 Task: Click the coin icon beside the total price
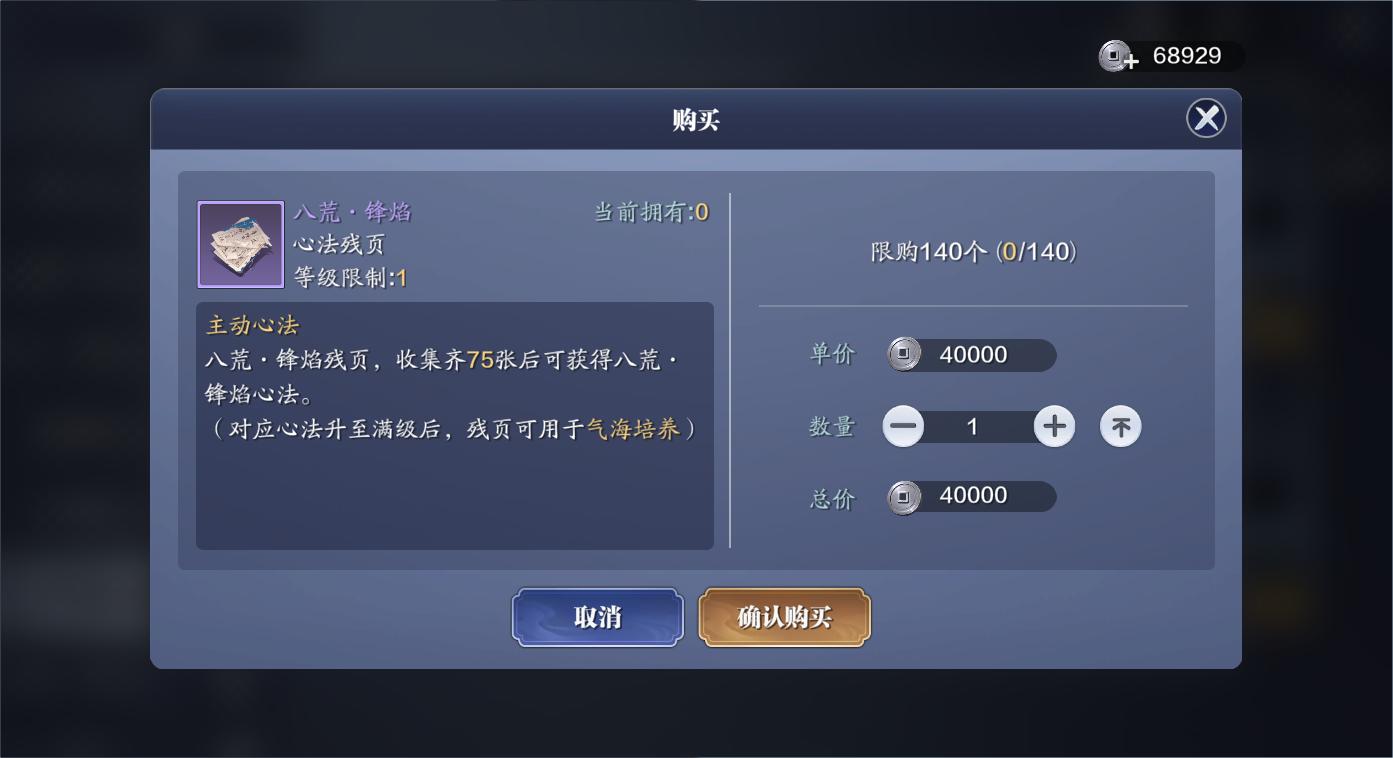(x=905, y=496)
